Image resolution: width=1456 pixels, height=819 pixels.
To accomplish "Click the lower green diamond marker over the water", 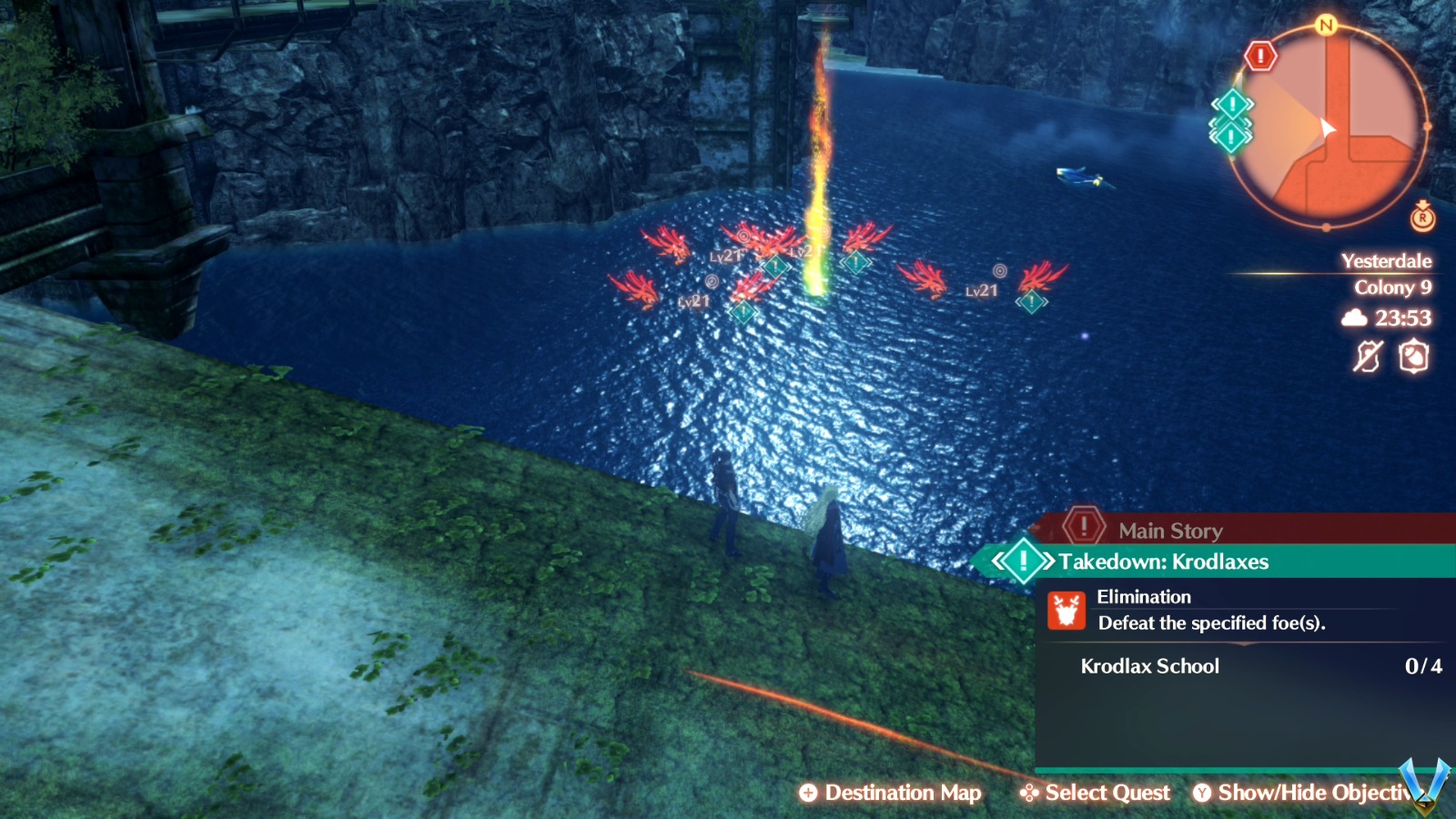I will 743,312.
